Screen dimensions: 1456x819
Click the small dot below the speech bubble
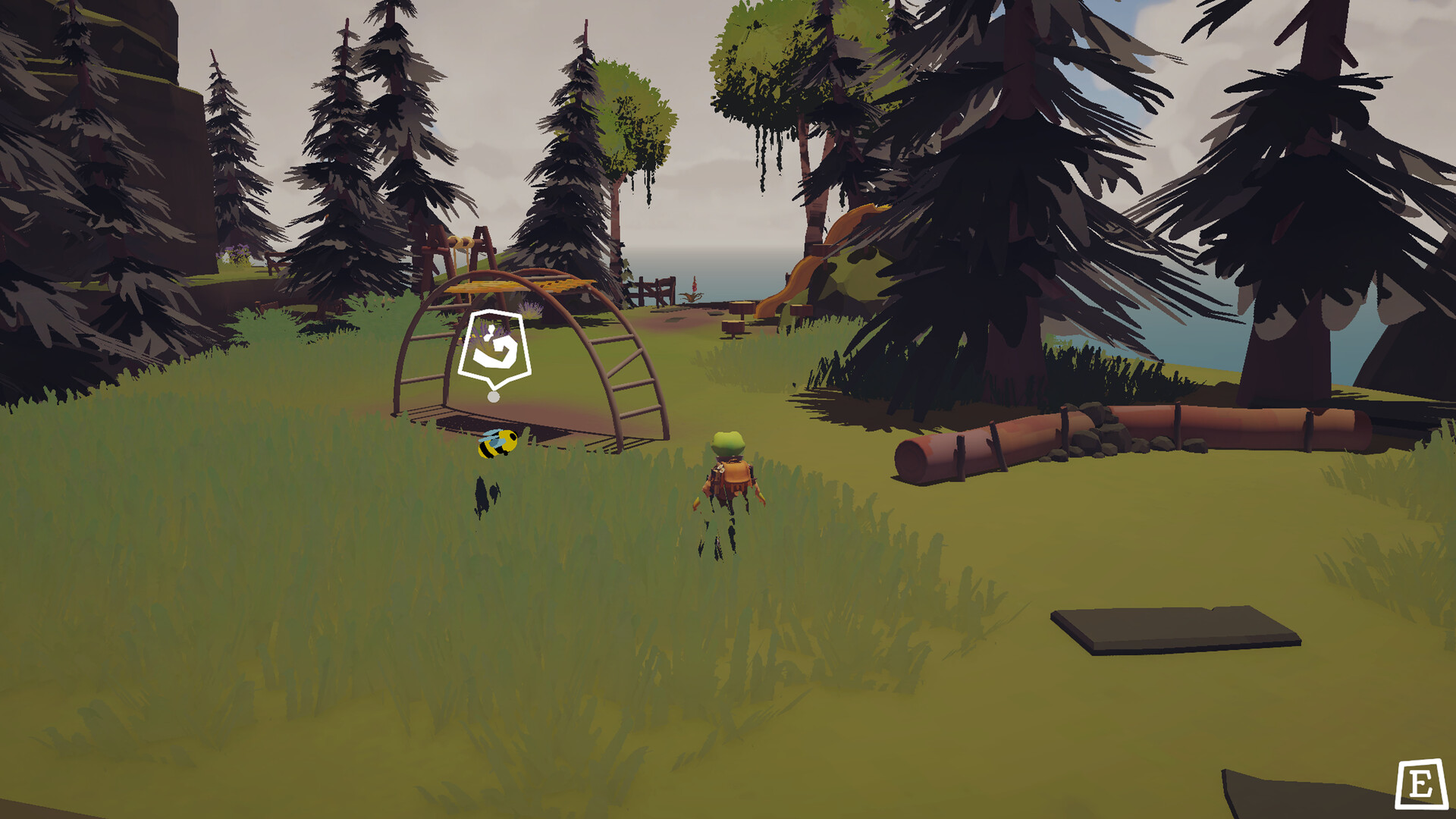(493, 395)
